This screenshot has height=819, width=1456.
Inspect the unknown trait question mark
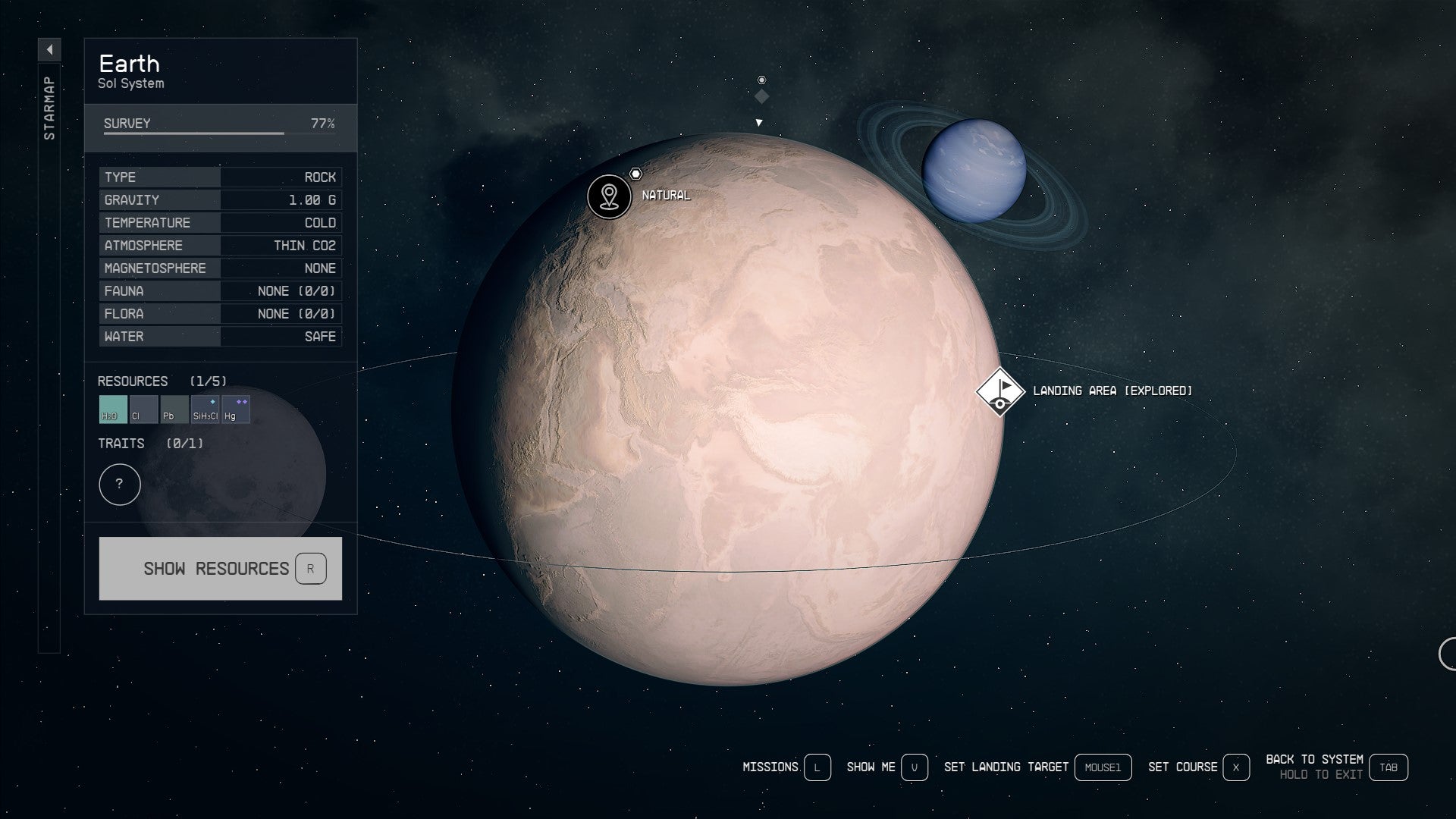120,485
